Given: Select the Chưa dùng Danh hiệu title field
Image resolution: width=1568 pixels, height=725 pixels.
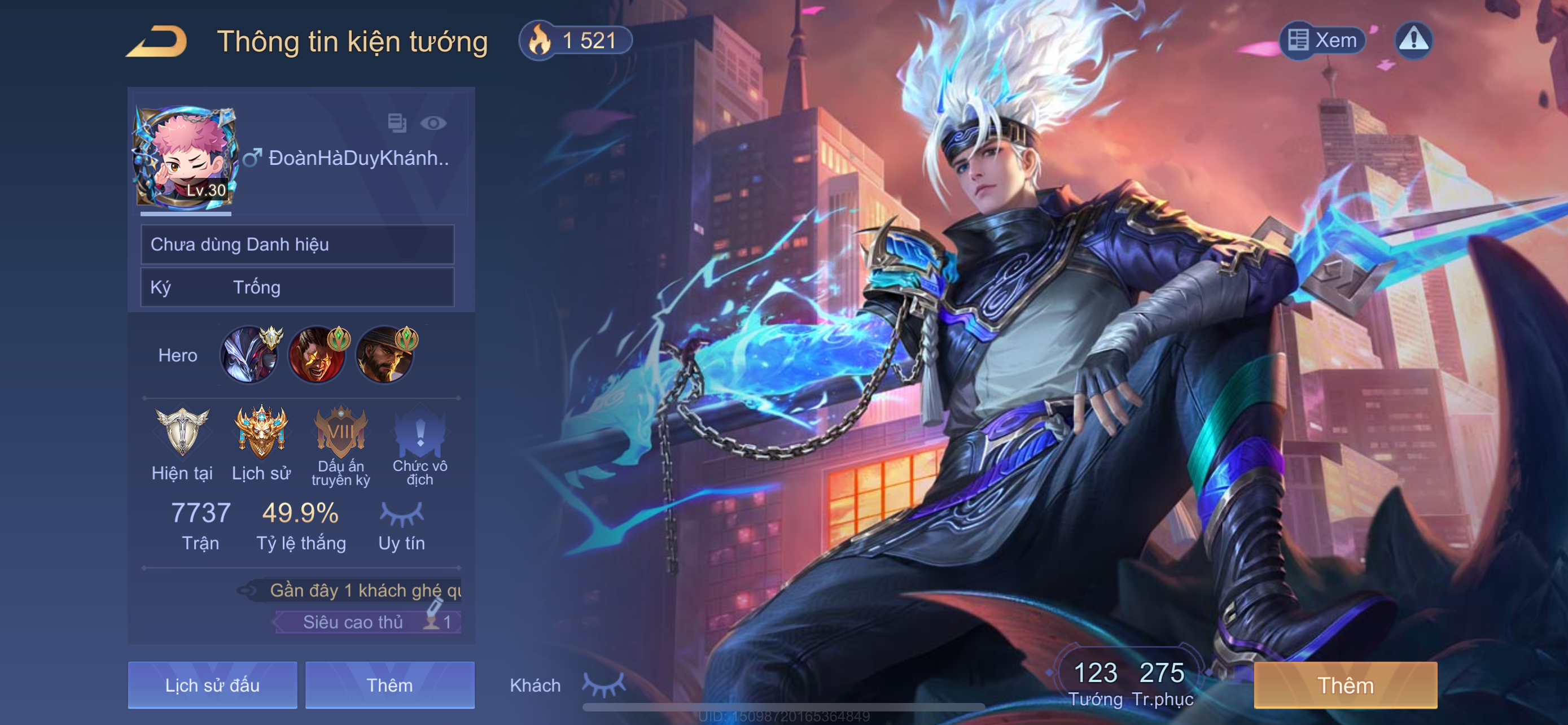Looking at the screenshot, I should pyautogui.click(x=297, y=244).
